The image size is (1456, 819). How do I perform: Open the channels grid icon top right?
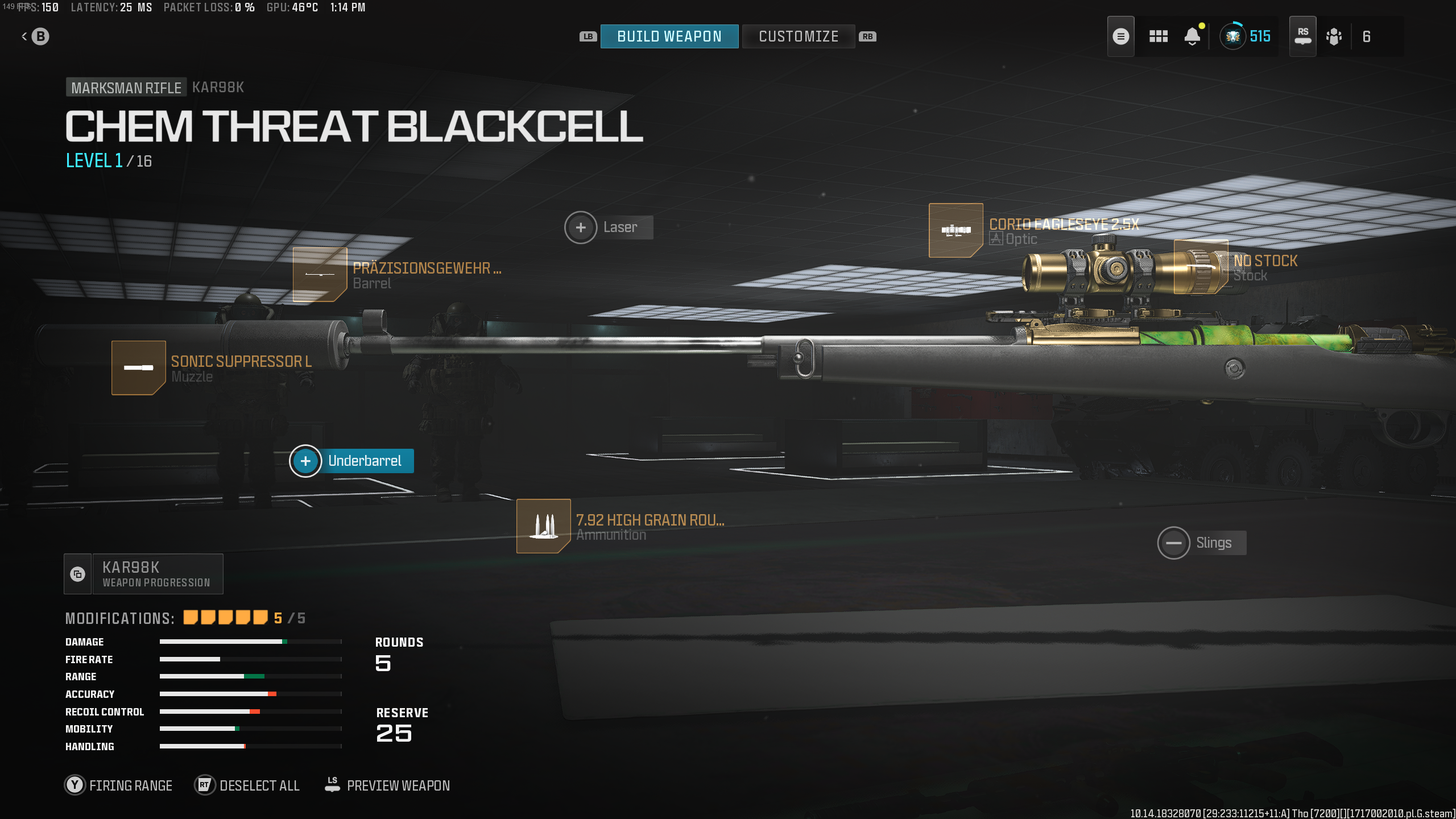[1159, 36]
